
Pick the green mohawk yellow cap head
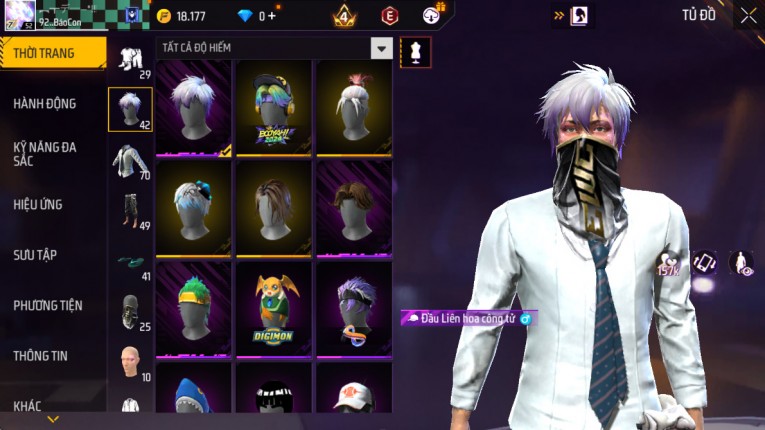(193, 308)
